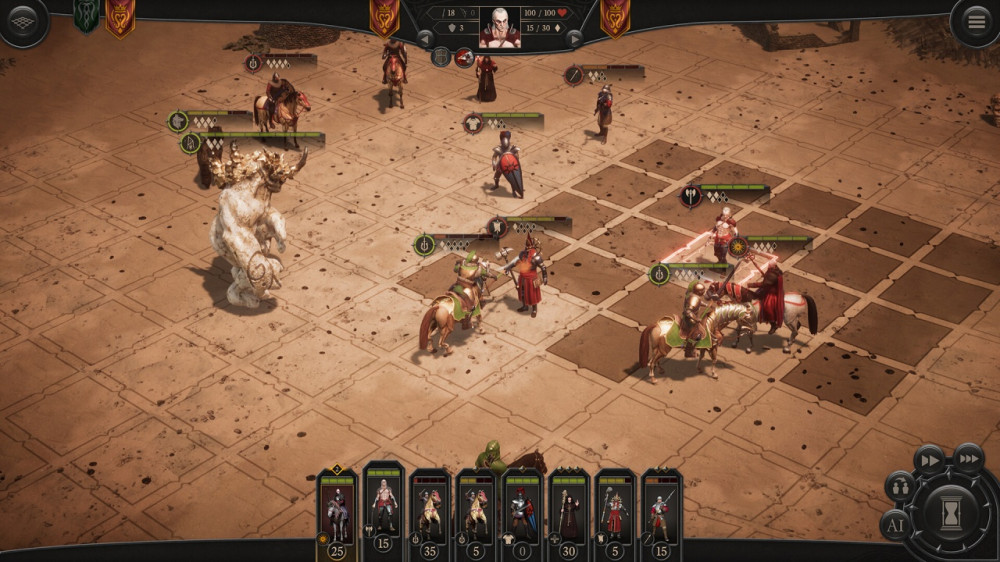Click the bald hero portrait

click(500, 27)
